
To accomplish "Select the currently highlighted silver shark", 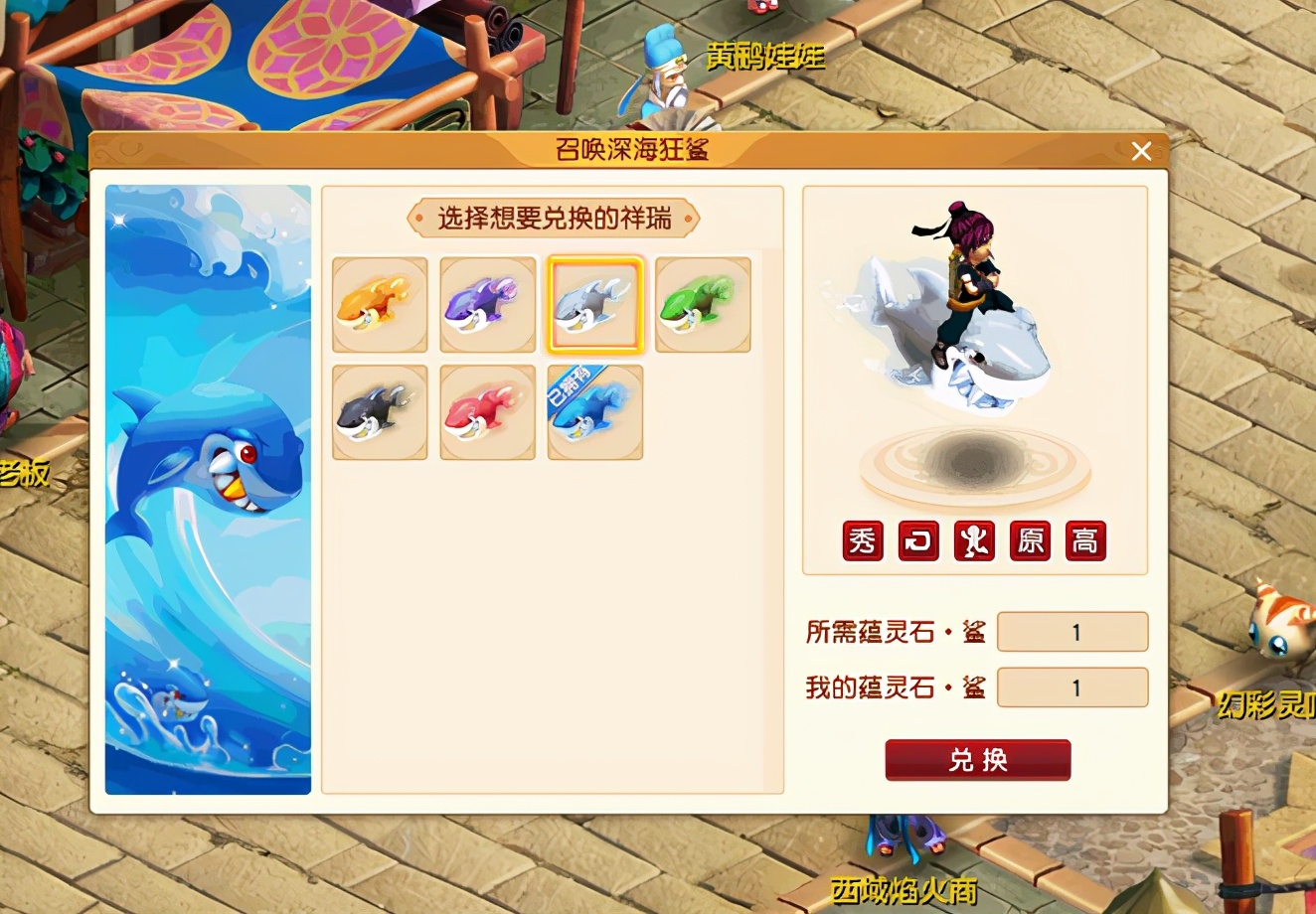I will (x=594, y=305).
